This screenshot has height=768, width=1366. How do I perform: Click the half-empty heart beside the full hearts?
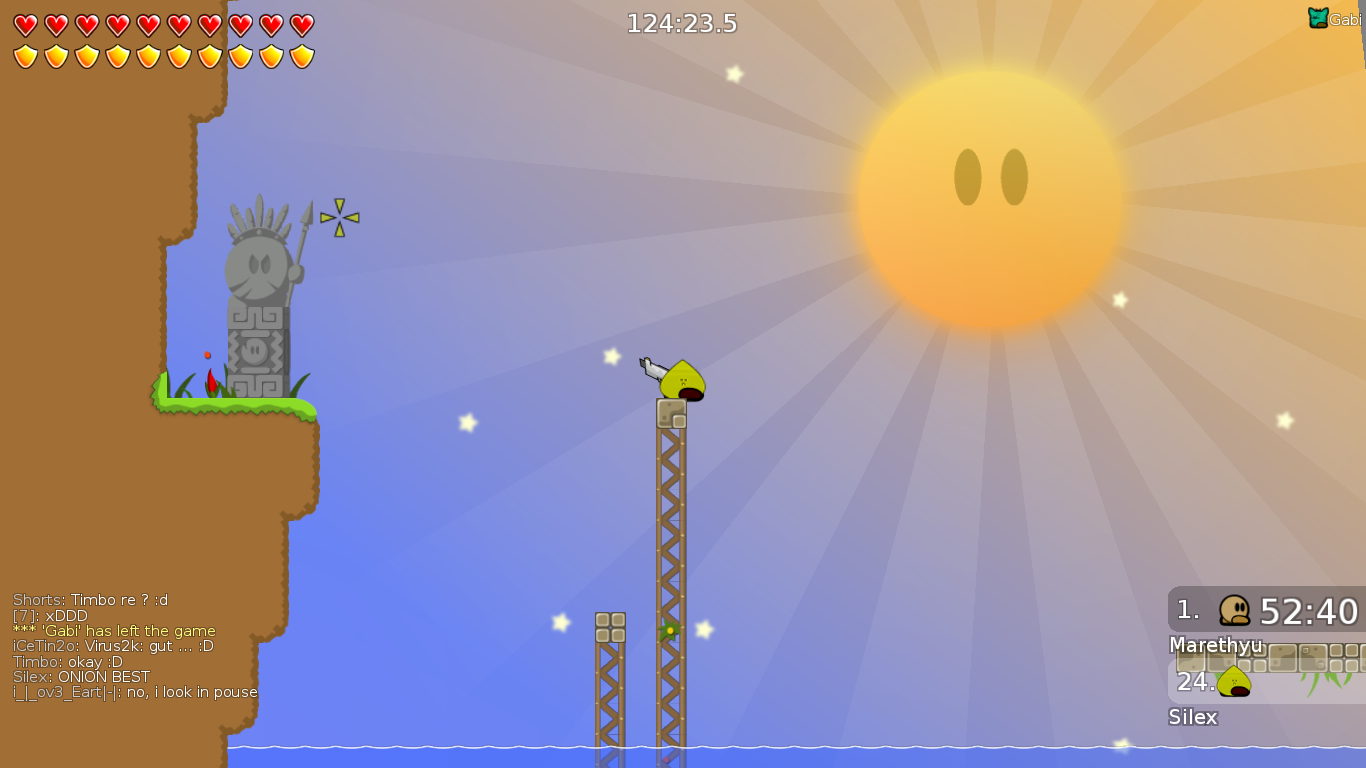pos(271,25)
